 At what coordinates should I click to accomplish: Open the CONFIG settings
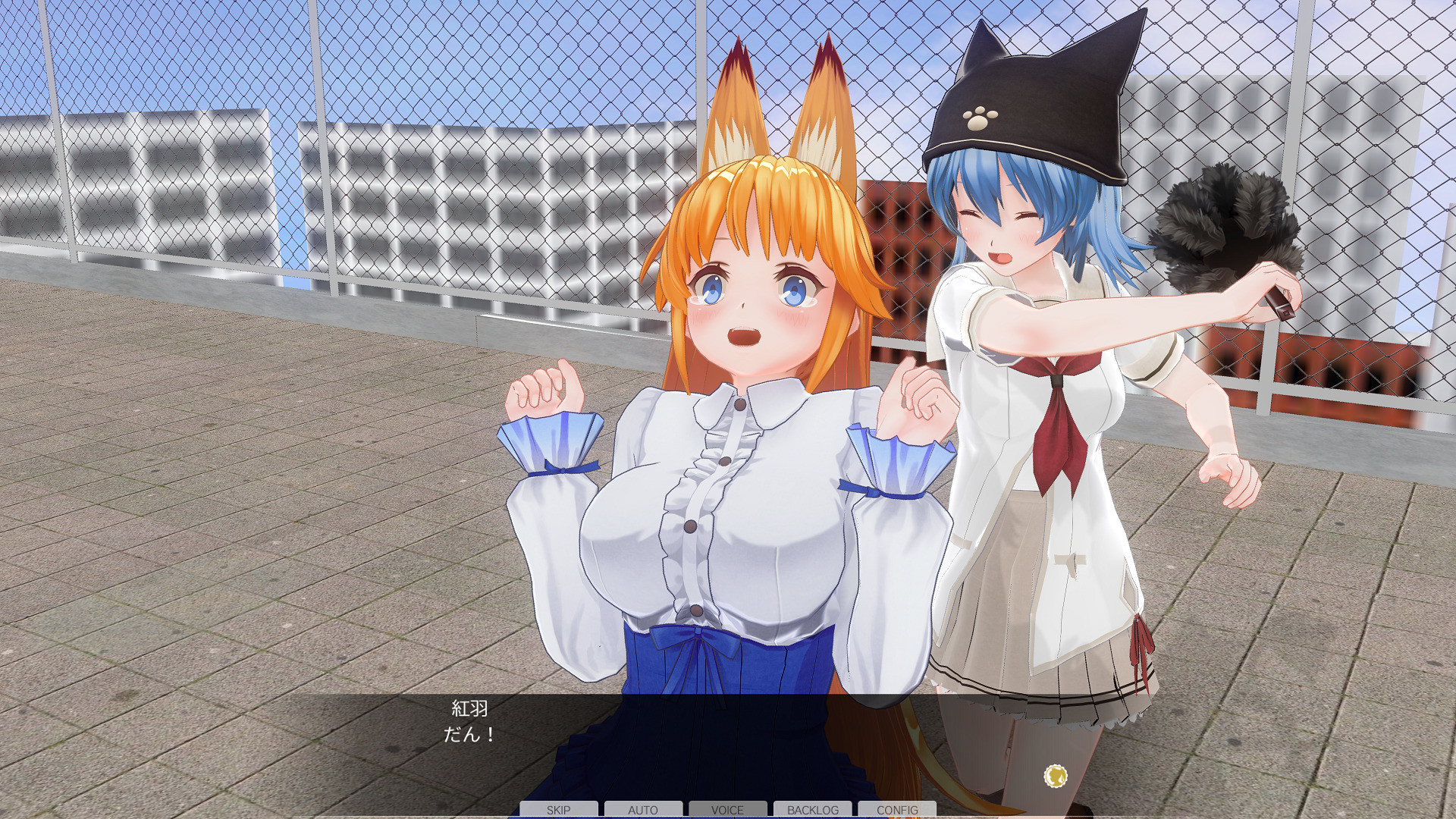coord(897,809)
